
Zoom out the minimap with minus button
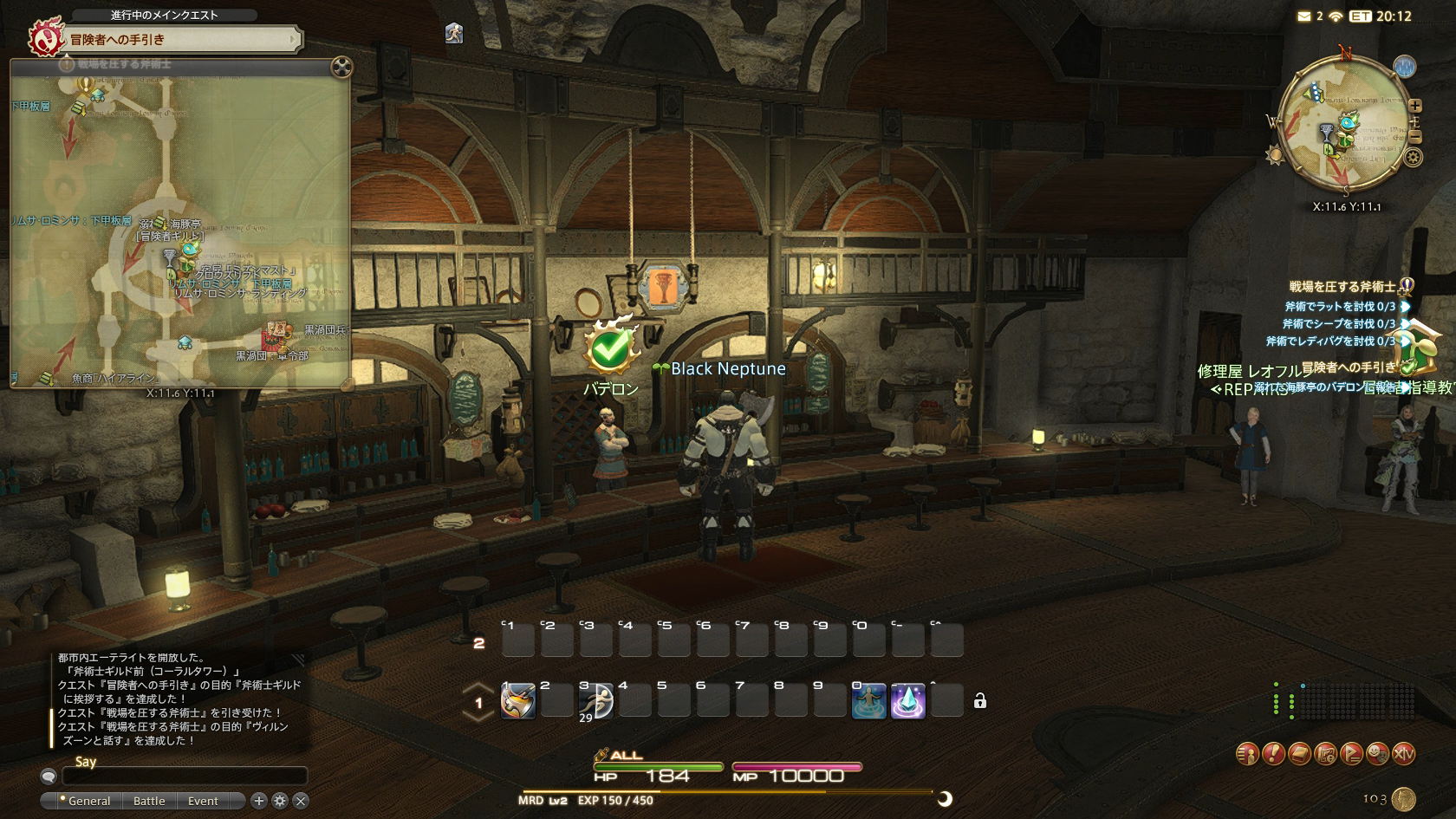[x=1415, y=137]
